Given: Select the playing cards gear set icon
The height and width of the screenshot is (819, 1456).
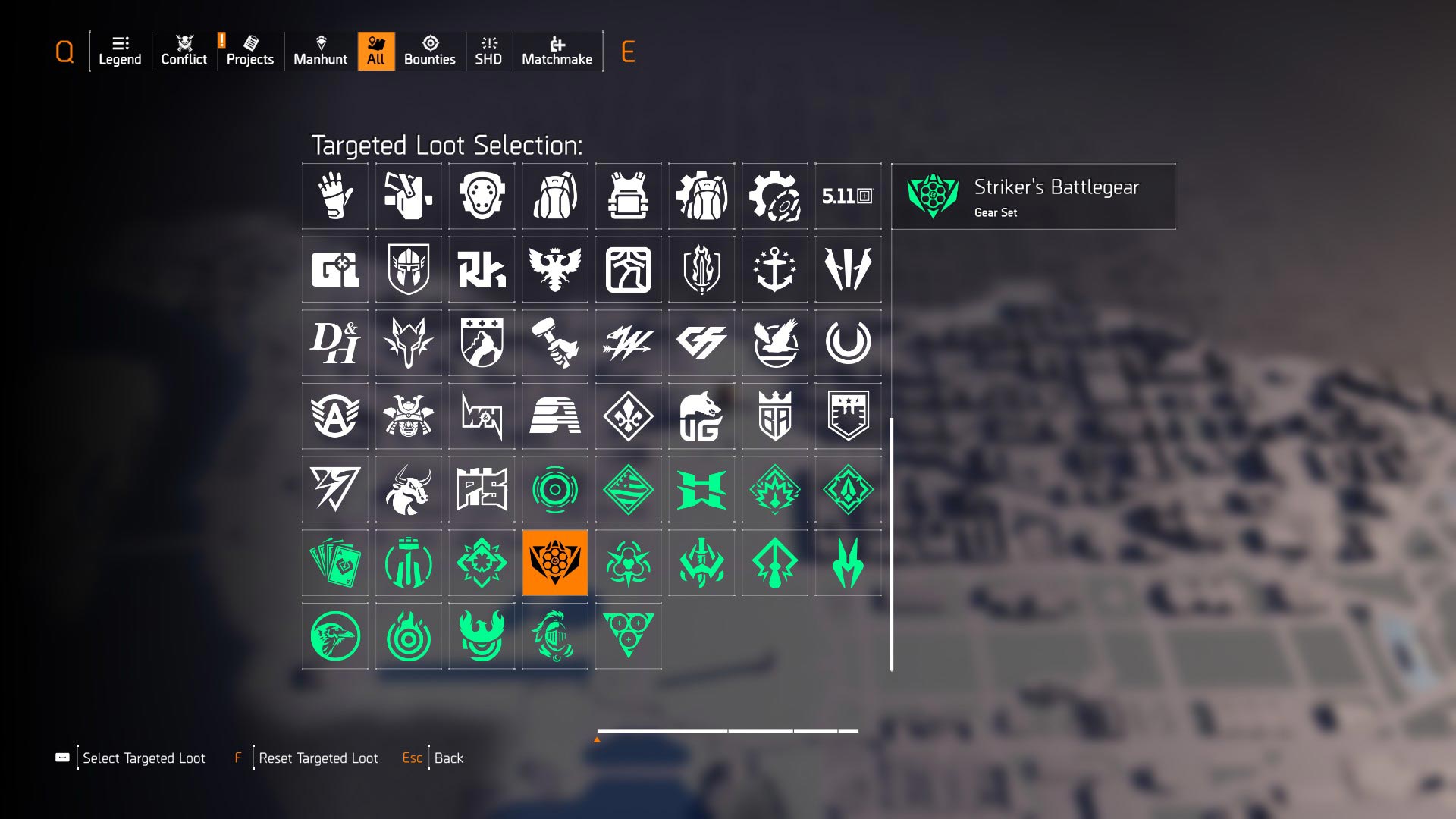Looking at the screenshot, I should (x=334, y=563).
